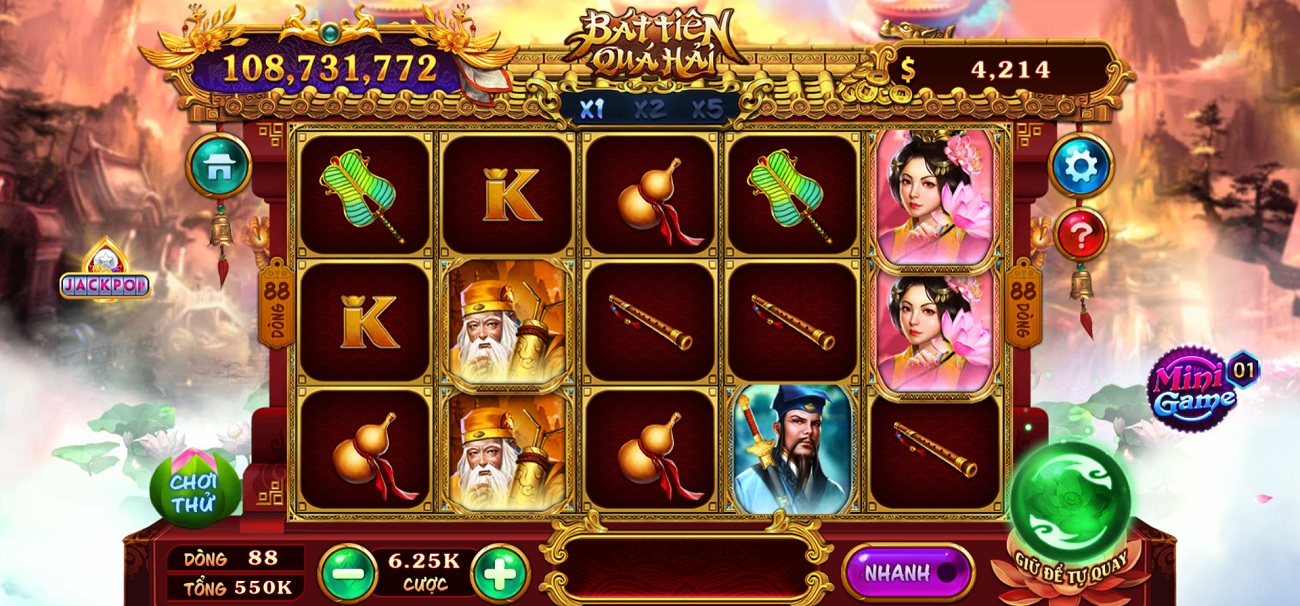Select the 88 Dòng paylines tag on left
Image resolution: width=1300 pixels, height=606 pixels.
coord(276,305)
